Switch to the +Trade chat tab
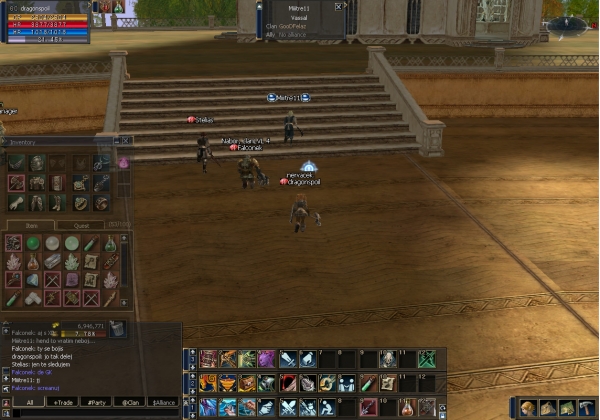The image size is (600, 420). (x=64, y=402)
